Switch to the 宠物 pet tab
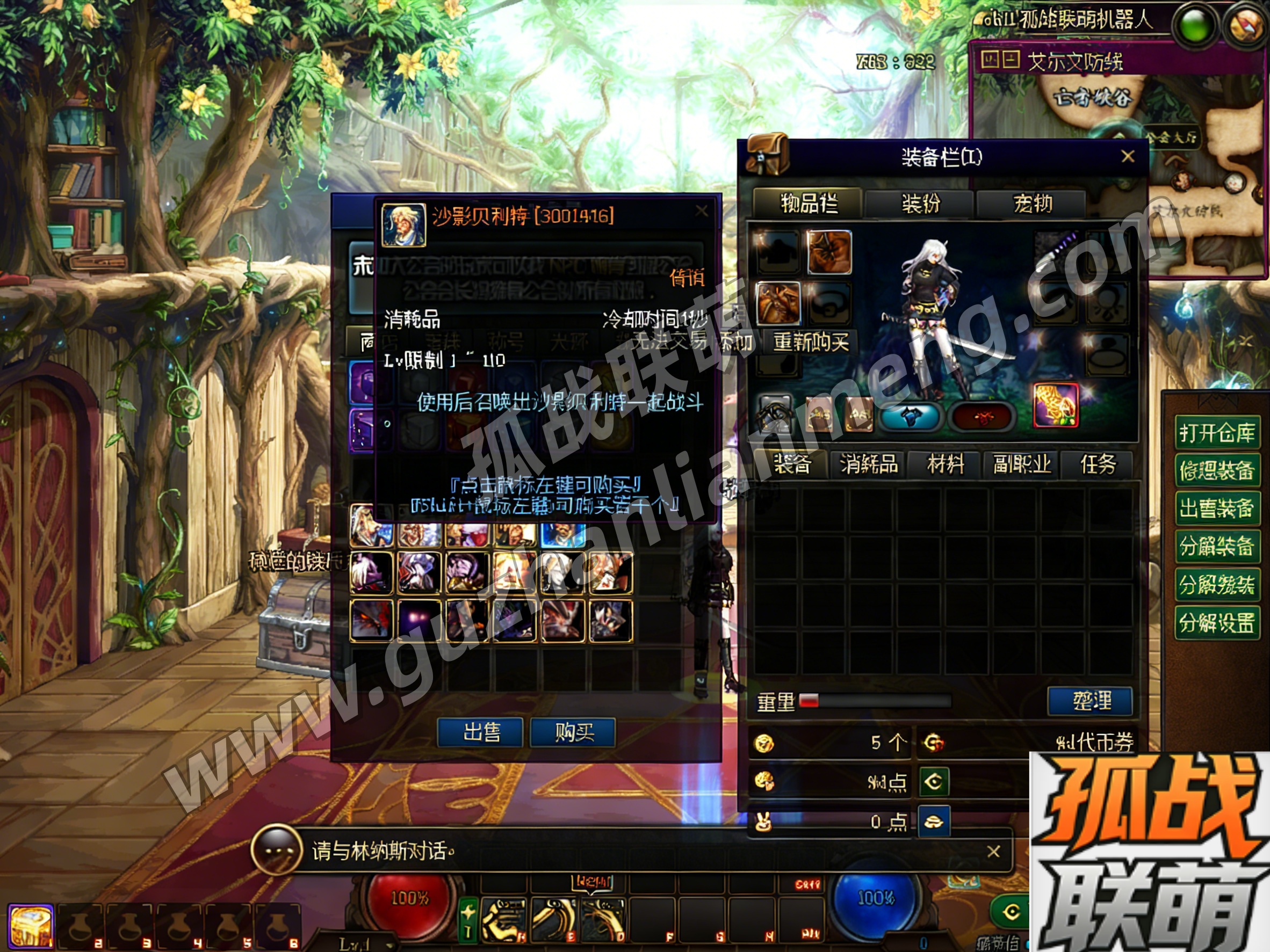The image size is (1270, 952). click(x=1031, y=203)
